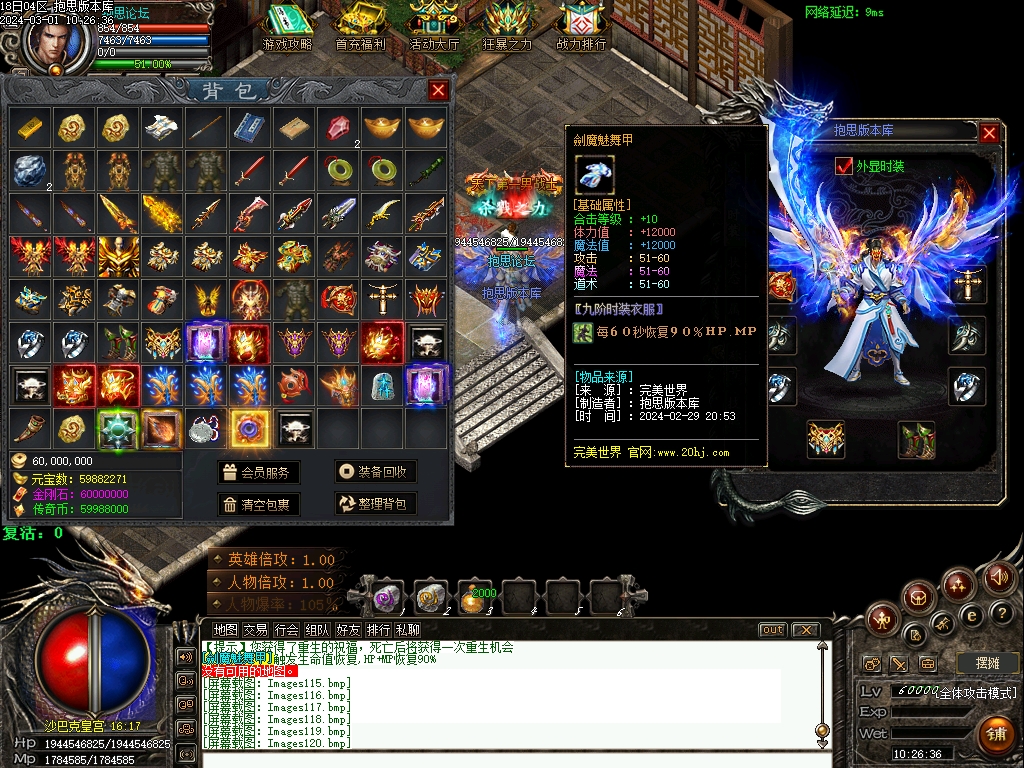Click the 装备回收 equipment recycle button
Screen dimensions: 1024x768
pyautogui.click(x=375, y=473)
